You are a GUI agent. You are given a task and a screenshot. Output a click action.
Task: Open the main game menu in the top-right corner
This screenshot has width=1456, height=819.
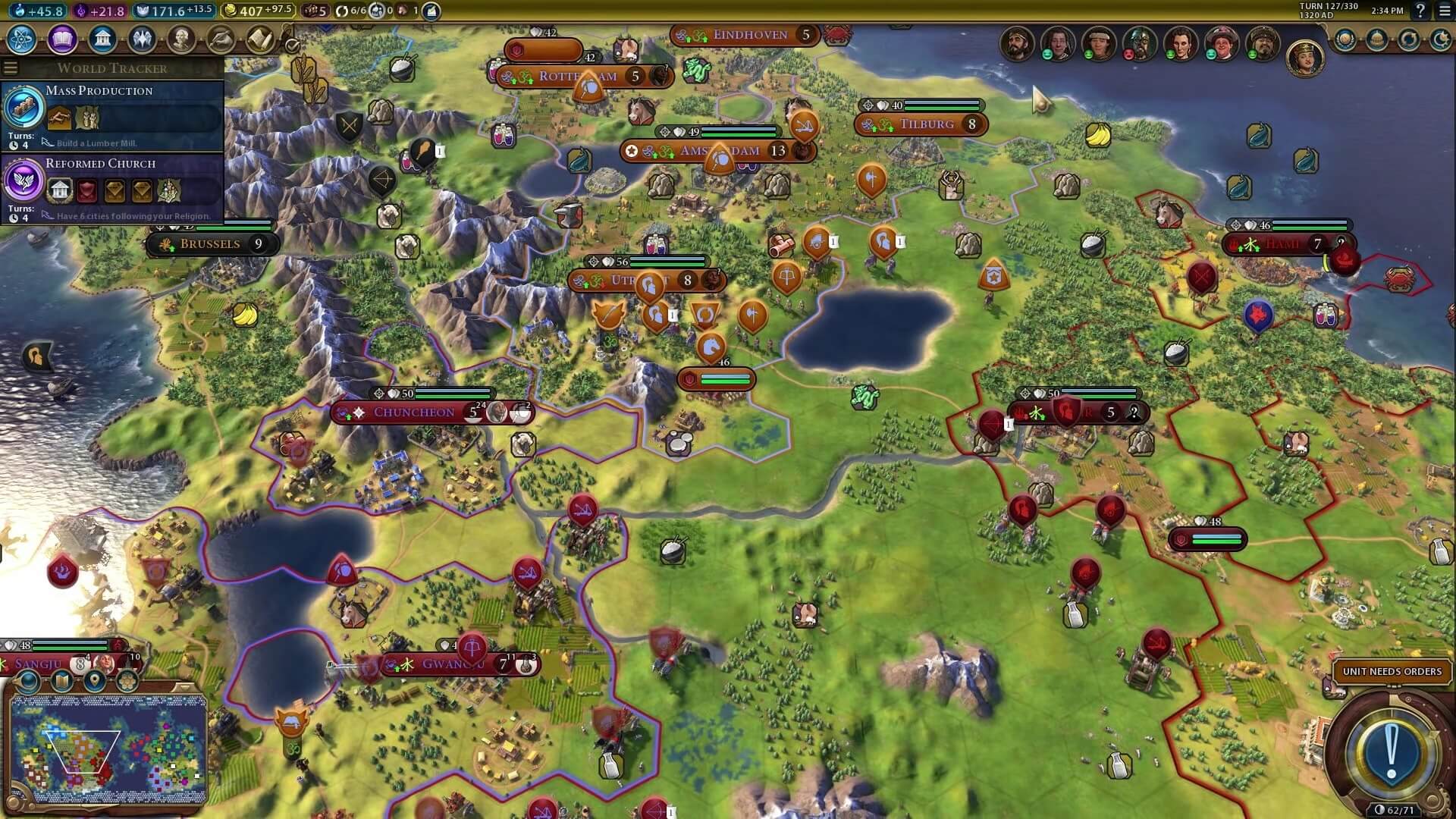coord(1445,11)
